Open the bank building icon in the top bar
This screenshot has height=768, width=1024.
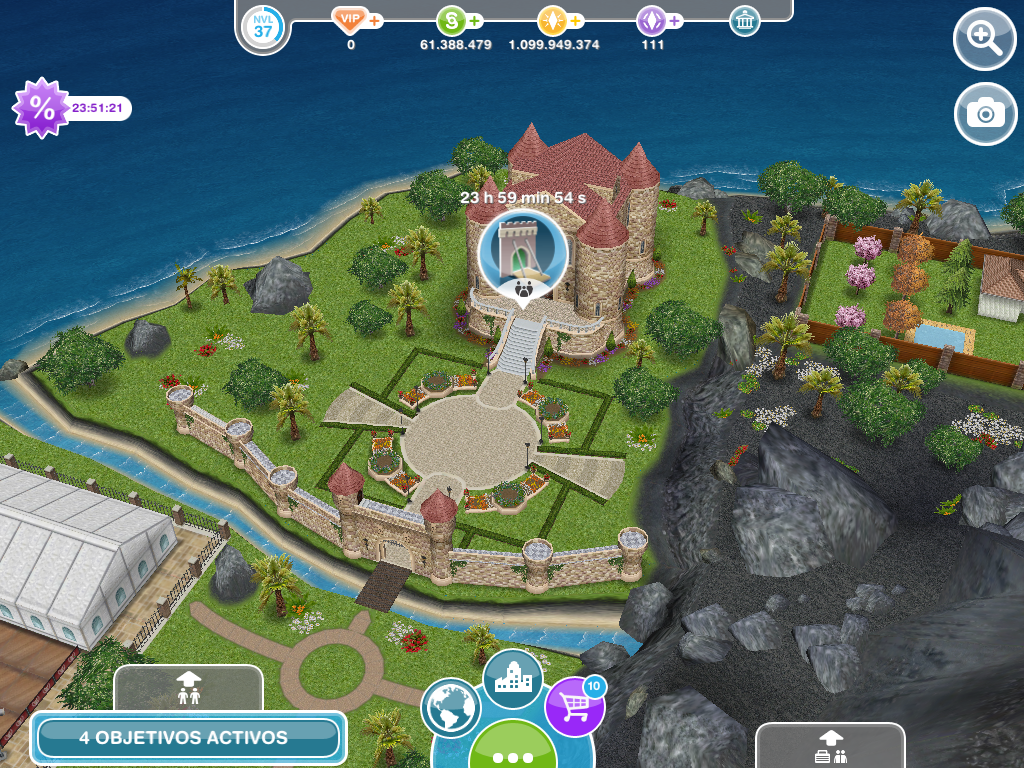tap(744, 21)
